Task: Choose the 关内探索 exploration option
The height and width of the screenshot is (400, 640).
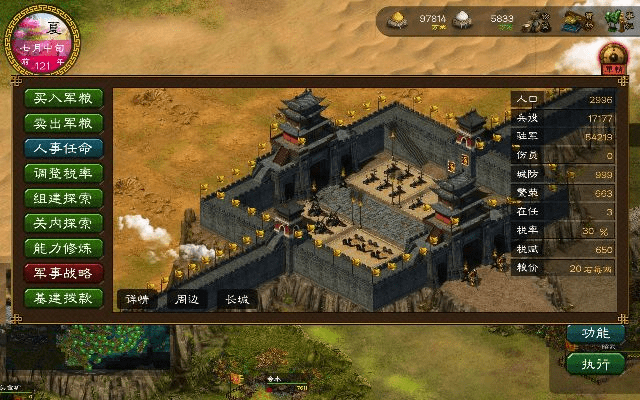Action: click(63, 223)
